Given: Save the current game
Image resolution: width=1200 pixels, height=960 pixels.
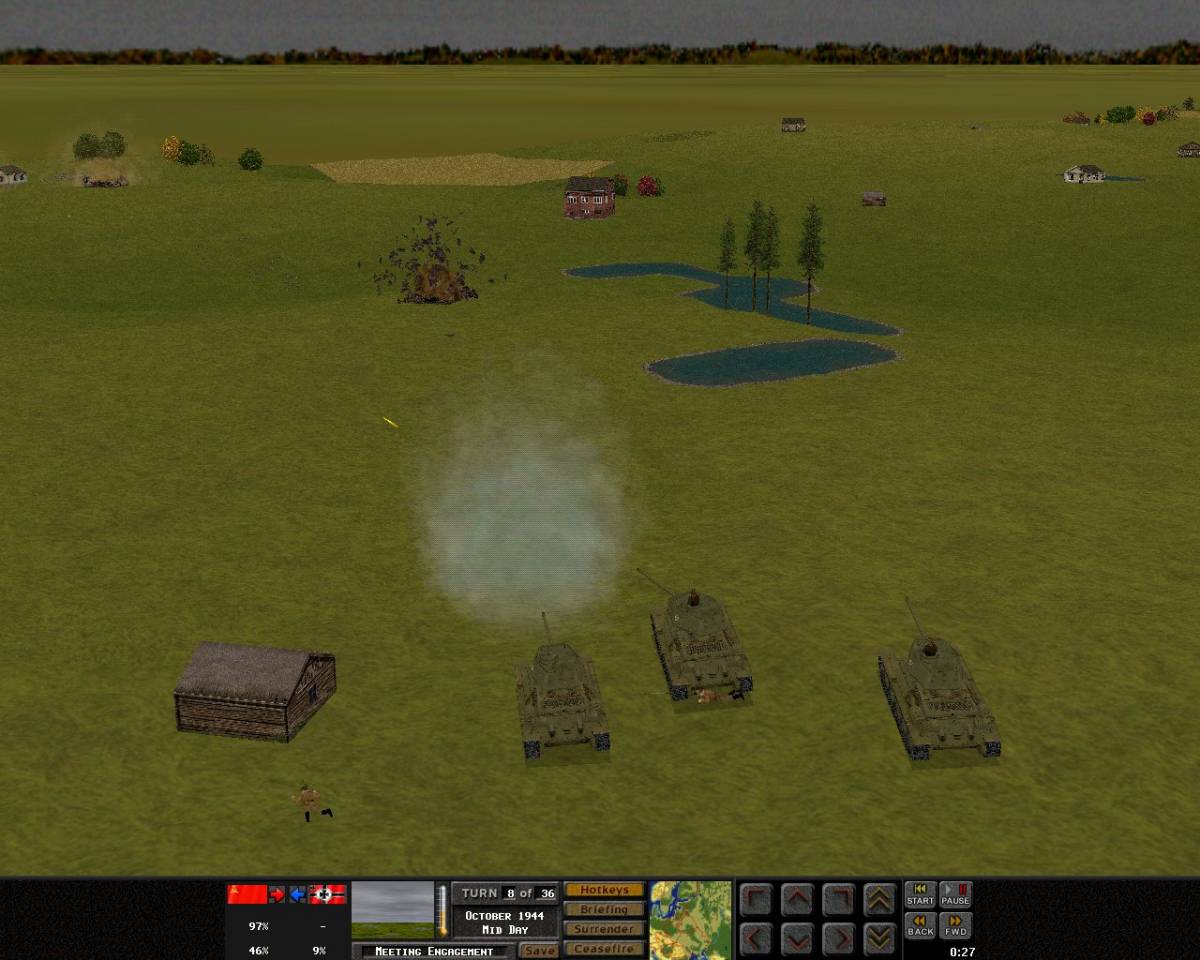Looking at the screenshot, I should (x=539, y=951).
